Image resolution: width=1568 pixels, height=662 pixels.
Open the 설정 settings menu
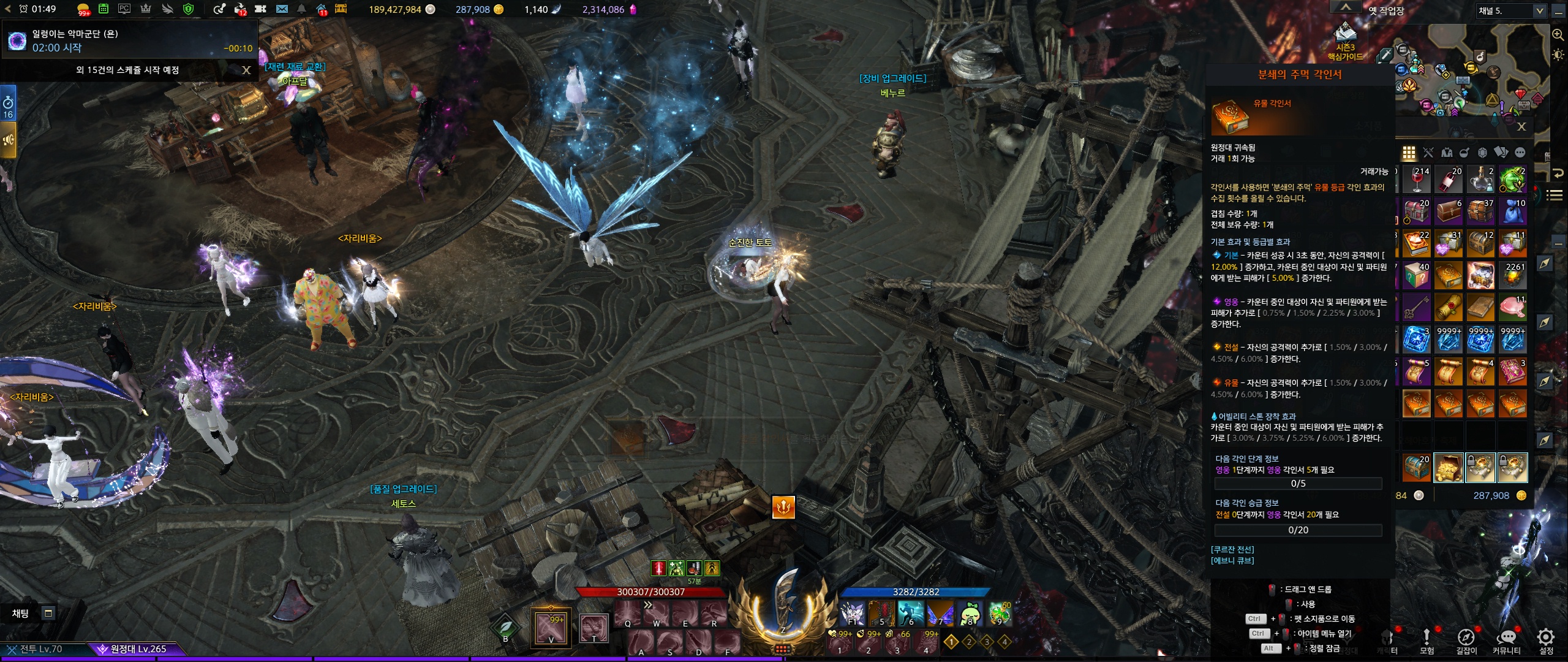pos(1546,639)
